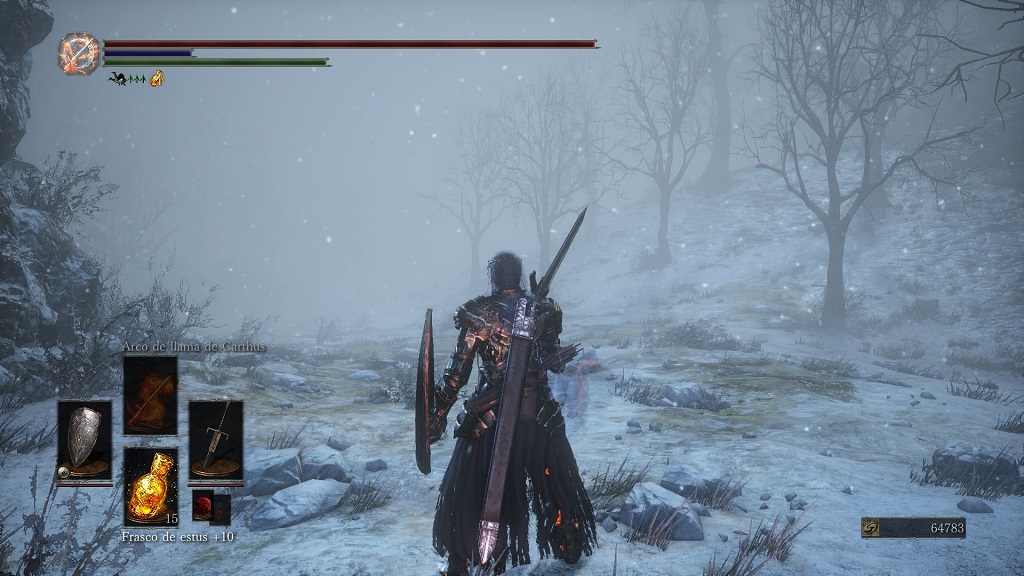Use the Frasco de estus +10 slot
This screenshot has height=576, width=1024.
click(150, 486)
